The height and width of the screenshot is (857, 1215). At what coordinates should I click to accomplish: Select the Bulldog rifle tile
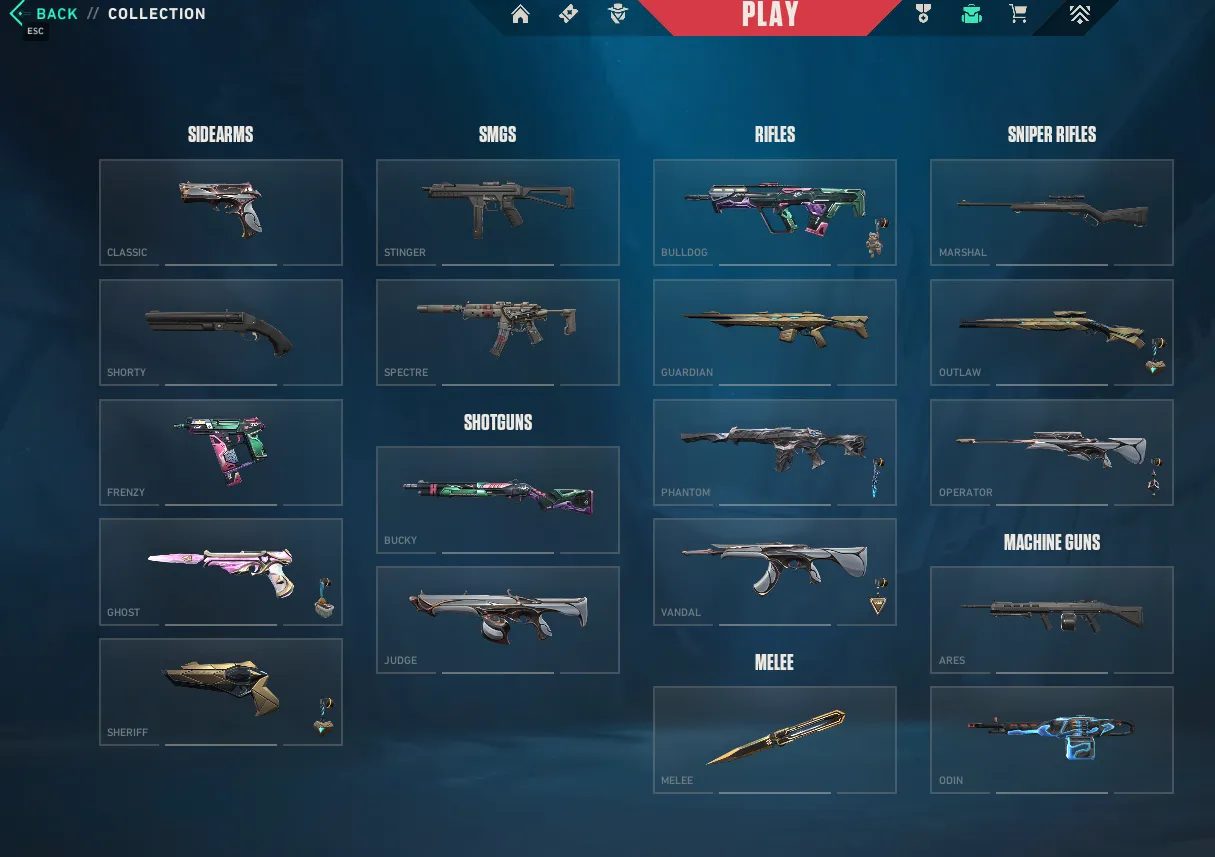coord(775,212)
